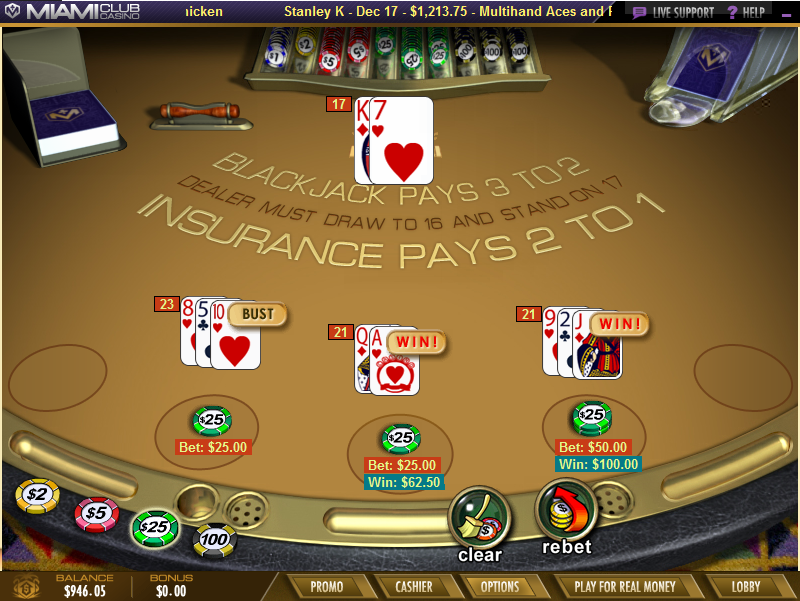
Task: Select the yellow $2 chip
Action: (x=38, y=495)
